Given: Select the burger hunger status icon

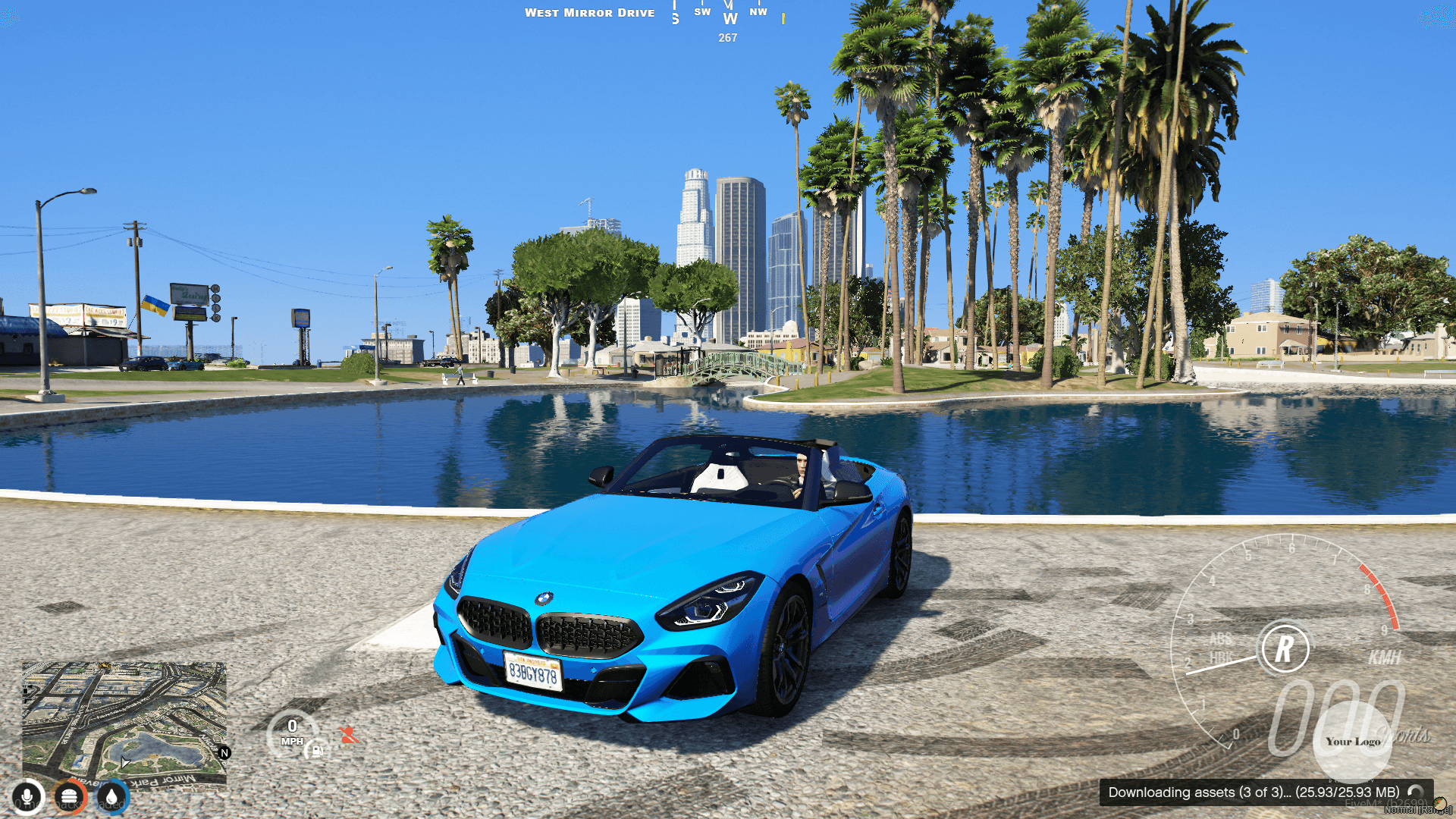Looking at the screenshot, I should pos(69,796).
